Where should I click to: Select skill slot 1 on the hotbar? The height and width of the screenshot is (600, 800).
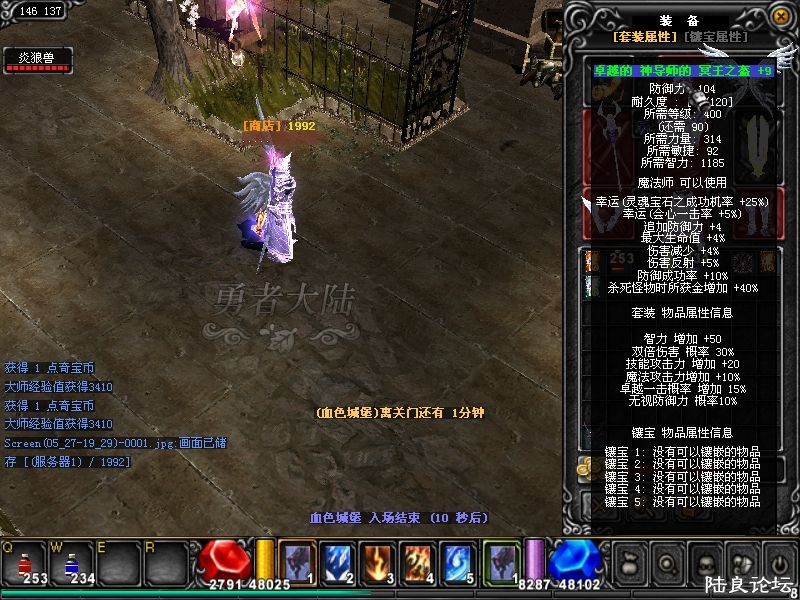pyautogui.click(x=298, y=561)
